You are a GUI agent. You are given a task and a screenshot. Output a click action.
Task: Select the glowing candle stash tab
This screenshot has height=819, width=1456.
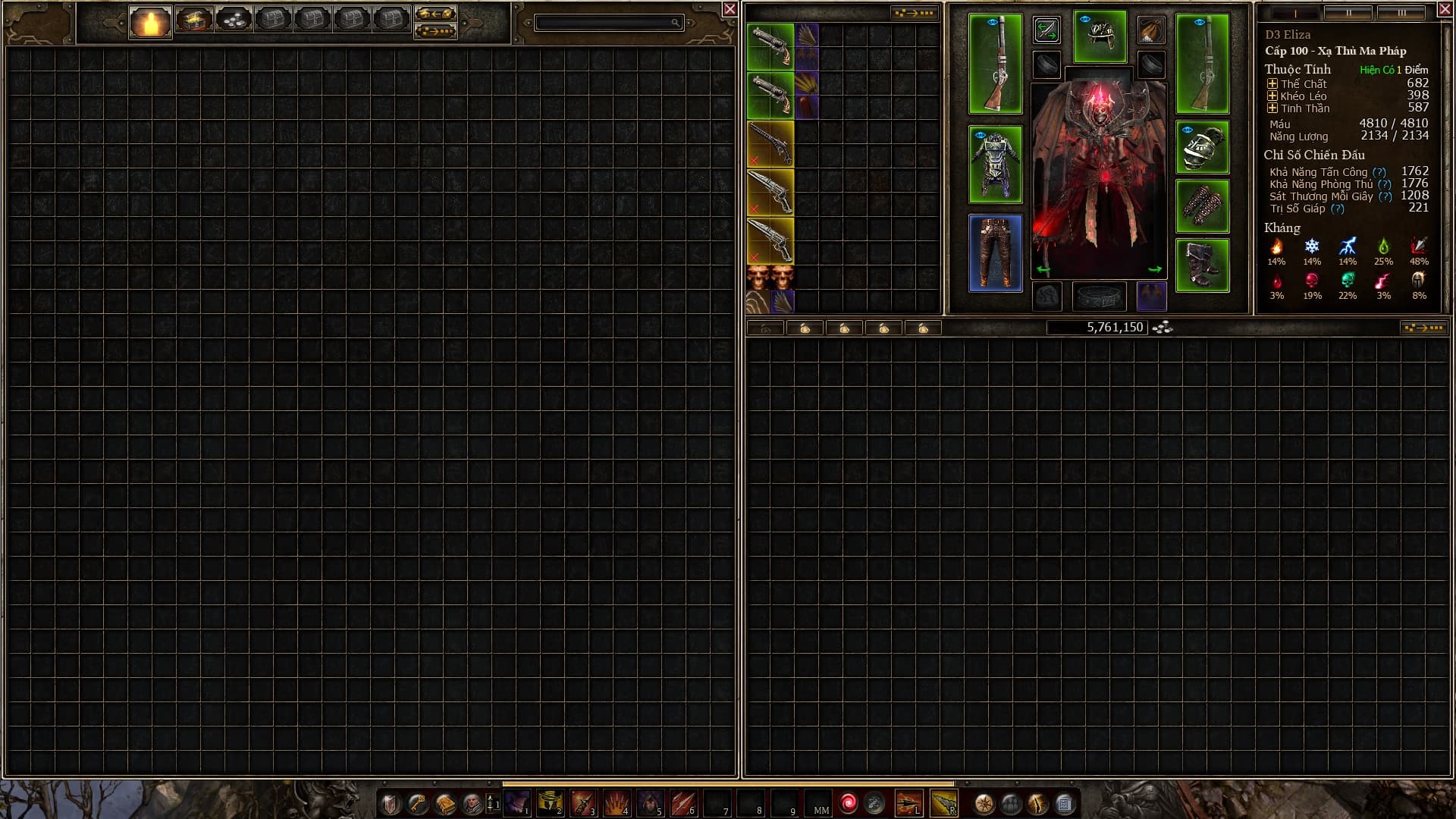[150, 22]
